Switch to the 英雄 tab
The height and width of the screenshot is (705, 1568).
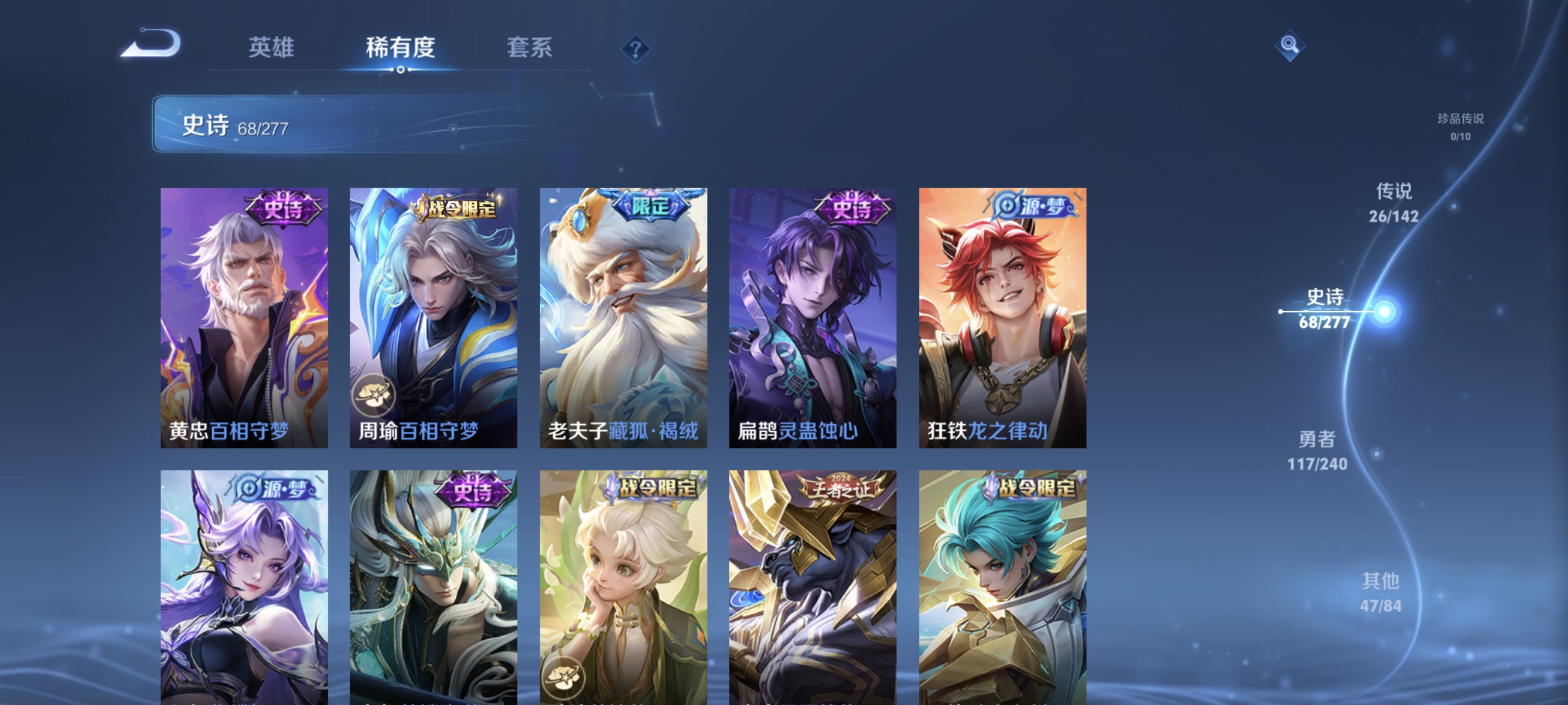click(x=272, y=48)
